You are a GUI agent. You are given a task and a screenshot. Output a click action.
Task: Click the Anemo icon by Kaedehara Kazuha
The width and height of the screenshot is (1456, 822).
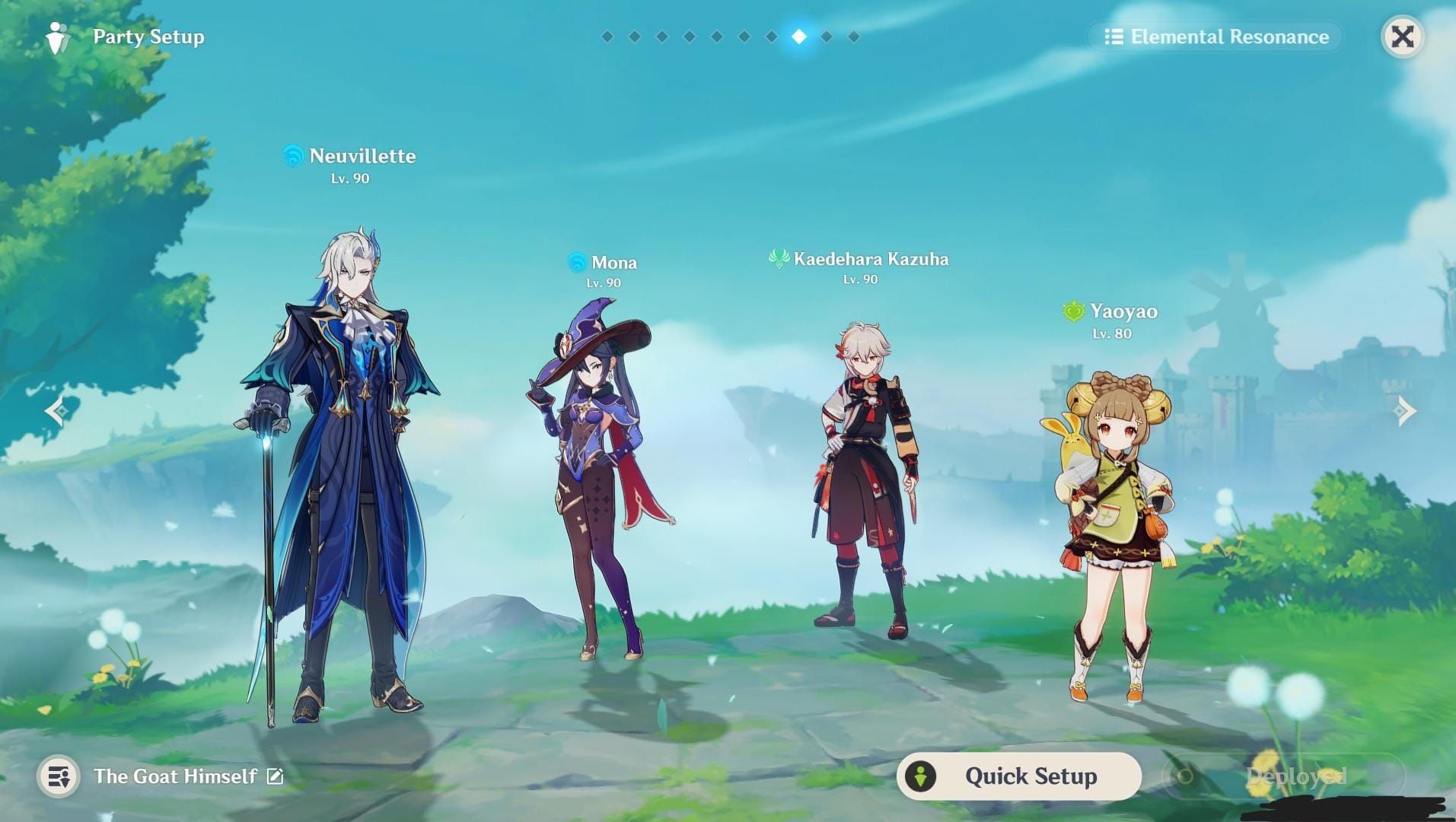(x=778, y=259)
